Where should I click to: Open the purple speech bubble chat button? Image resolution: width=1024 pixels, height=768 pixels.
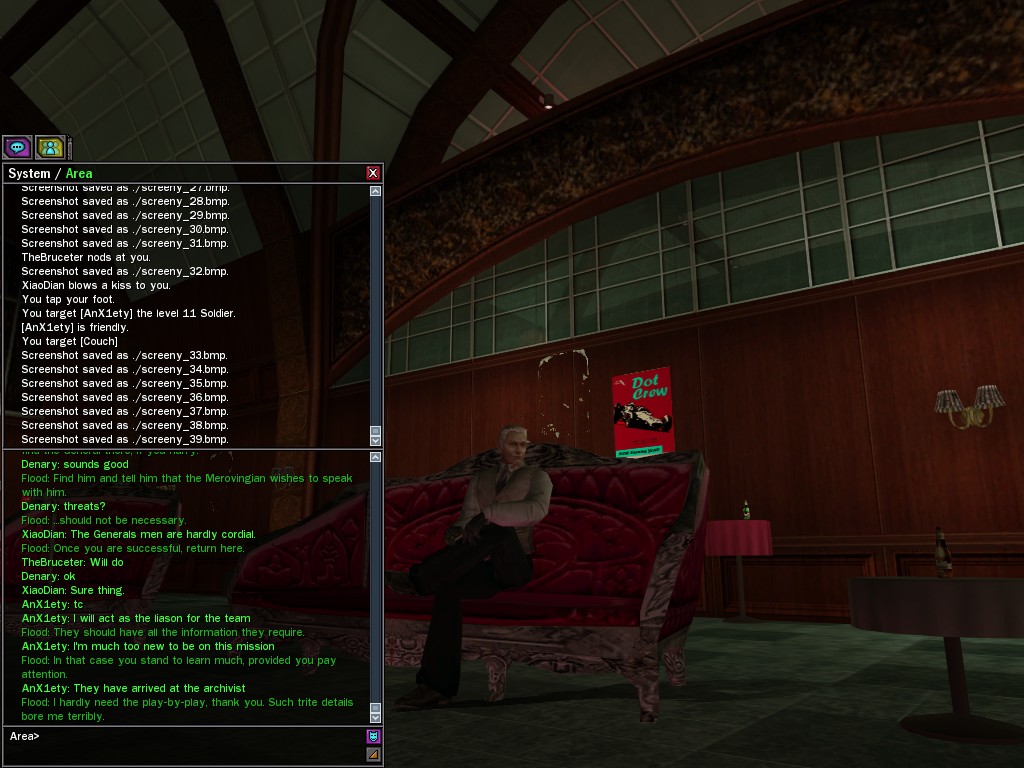click(x=17, y=148)
